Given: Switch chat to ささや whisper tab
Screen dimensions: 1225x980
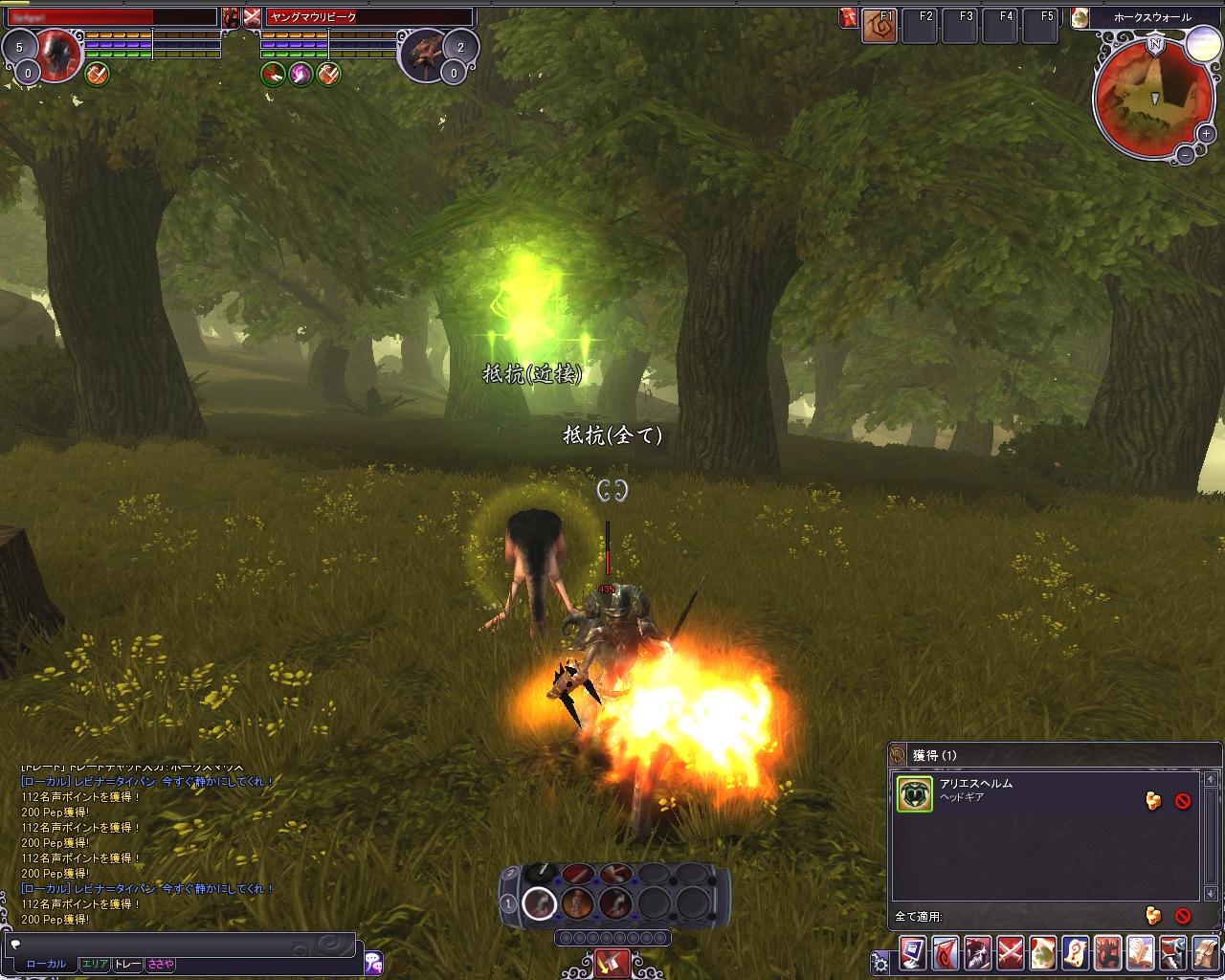Looking at the screenshot, I should coord(160,964).
